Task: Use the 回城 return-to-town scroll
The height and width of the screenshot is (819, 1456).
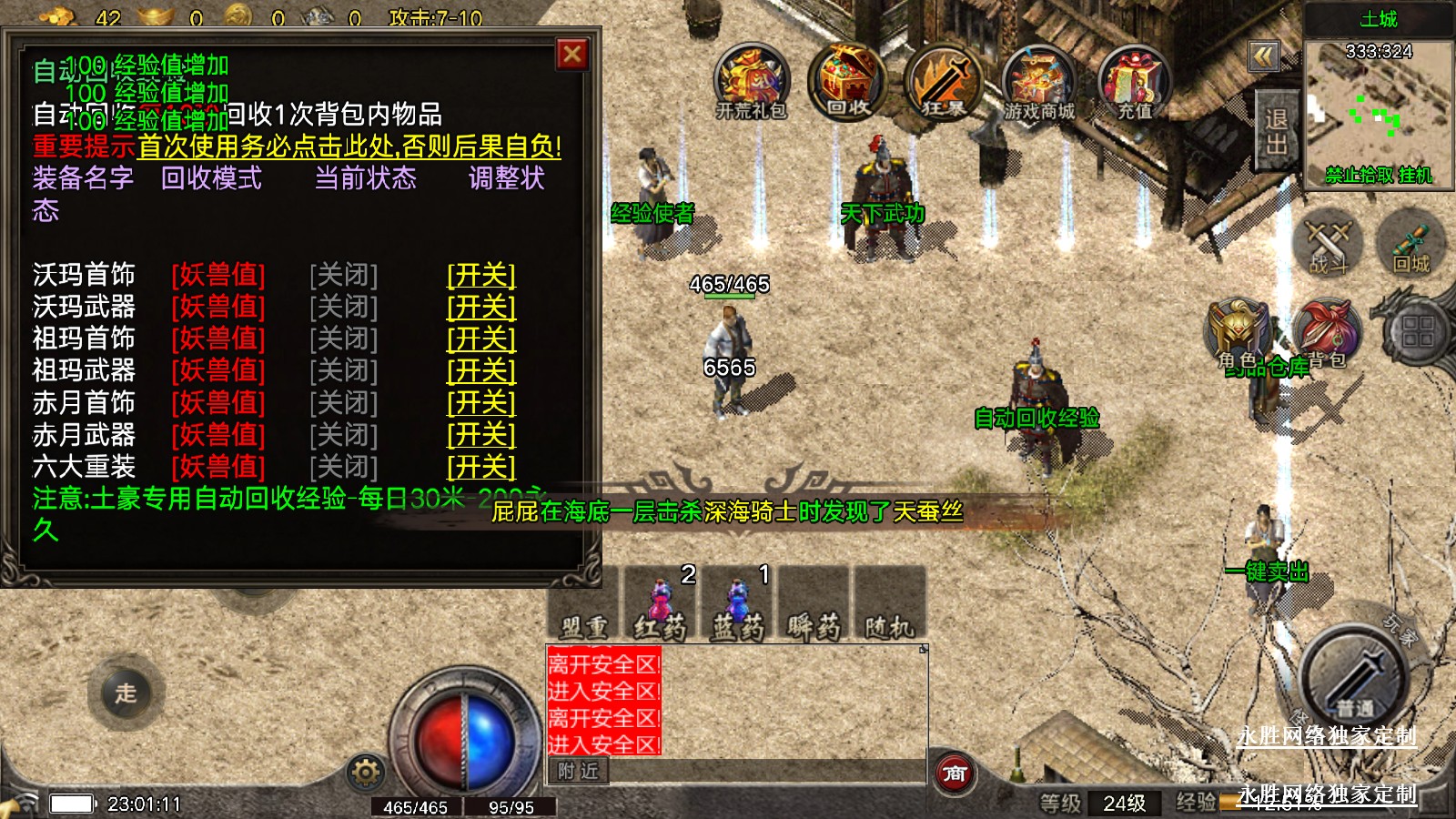Action: point(1411,244)
